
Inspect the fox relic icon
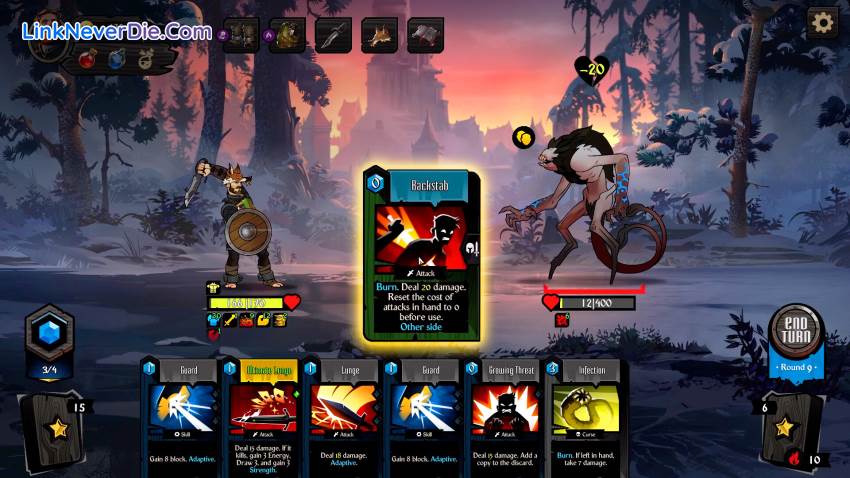(379, 35)
